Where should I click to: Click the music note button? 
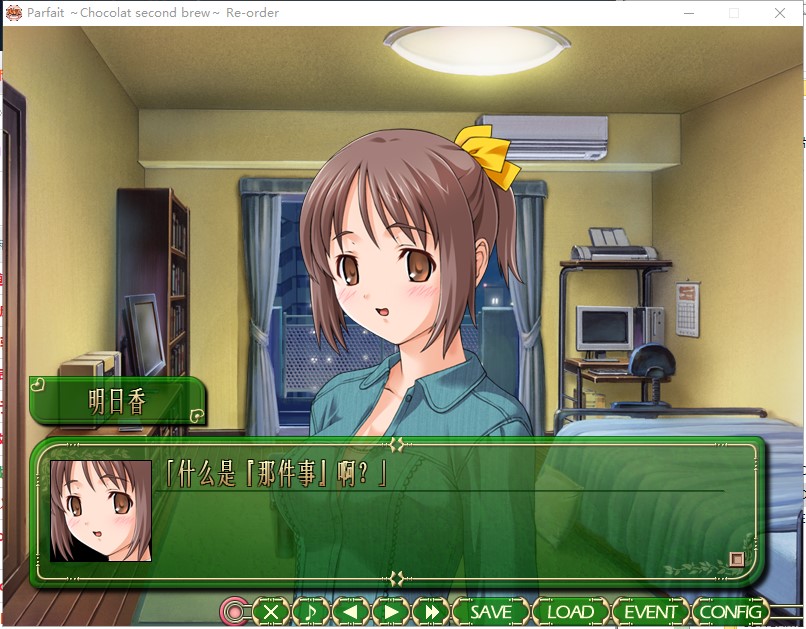click(310, 611)
